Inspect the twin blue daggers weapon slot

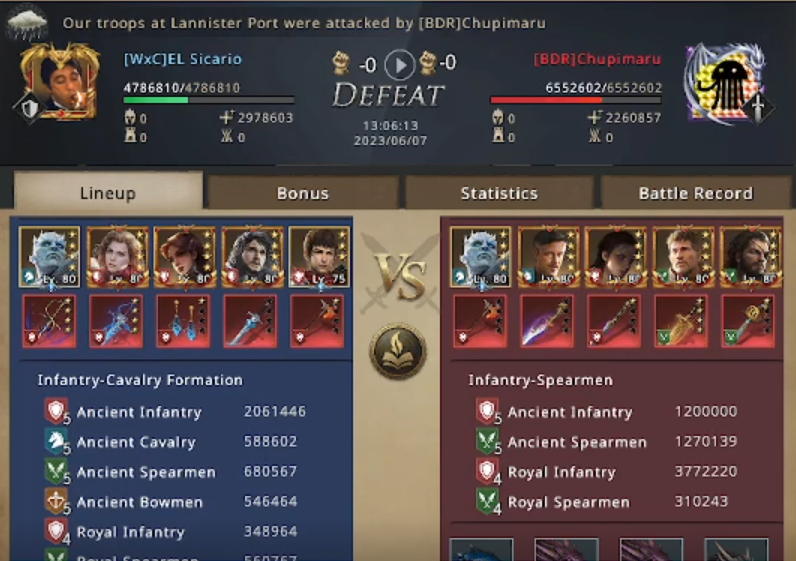coord(183,321)
